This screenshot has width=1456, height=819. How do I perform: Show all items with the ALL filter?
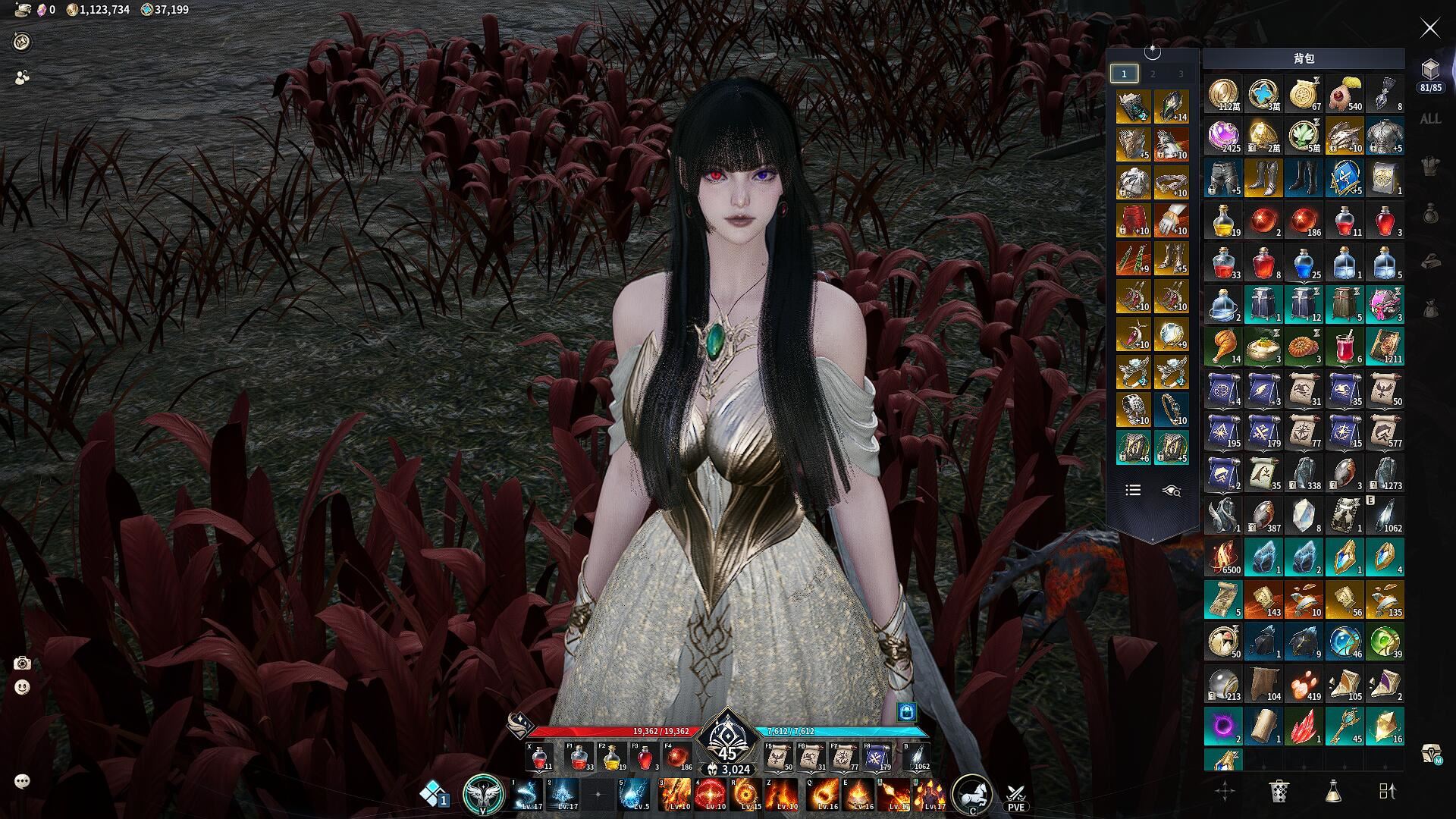tap(1430, 119)
